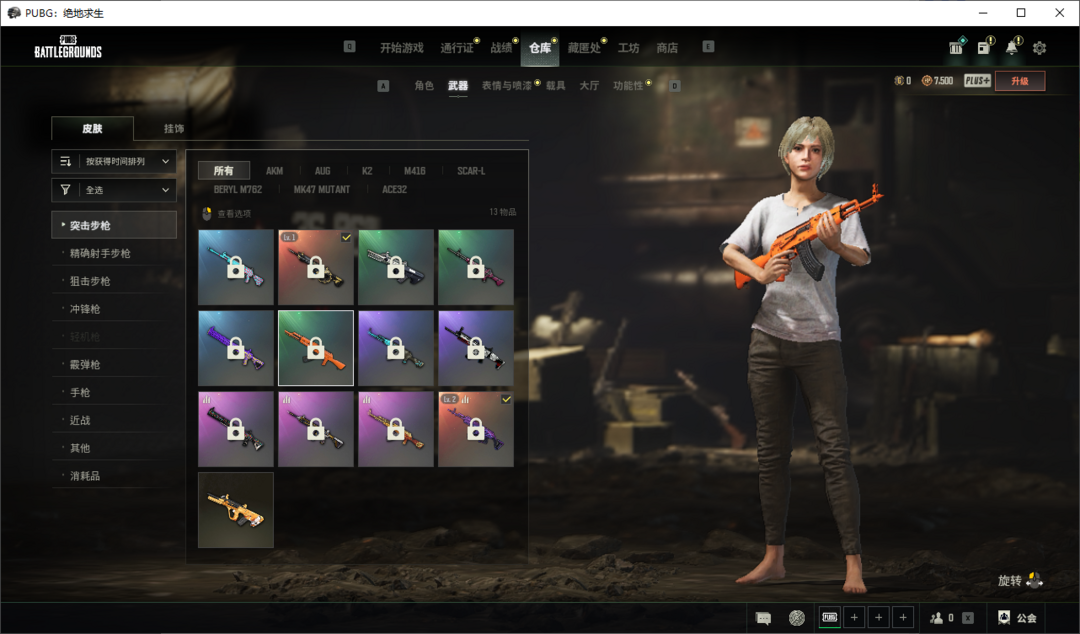This screenshot has height=634, width=1080.
Task: Select the 角色 sub-tab
Action: click(424, 86)
